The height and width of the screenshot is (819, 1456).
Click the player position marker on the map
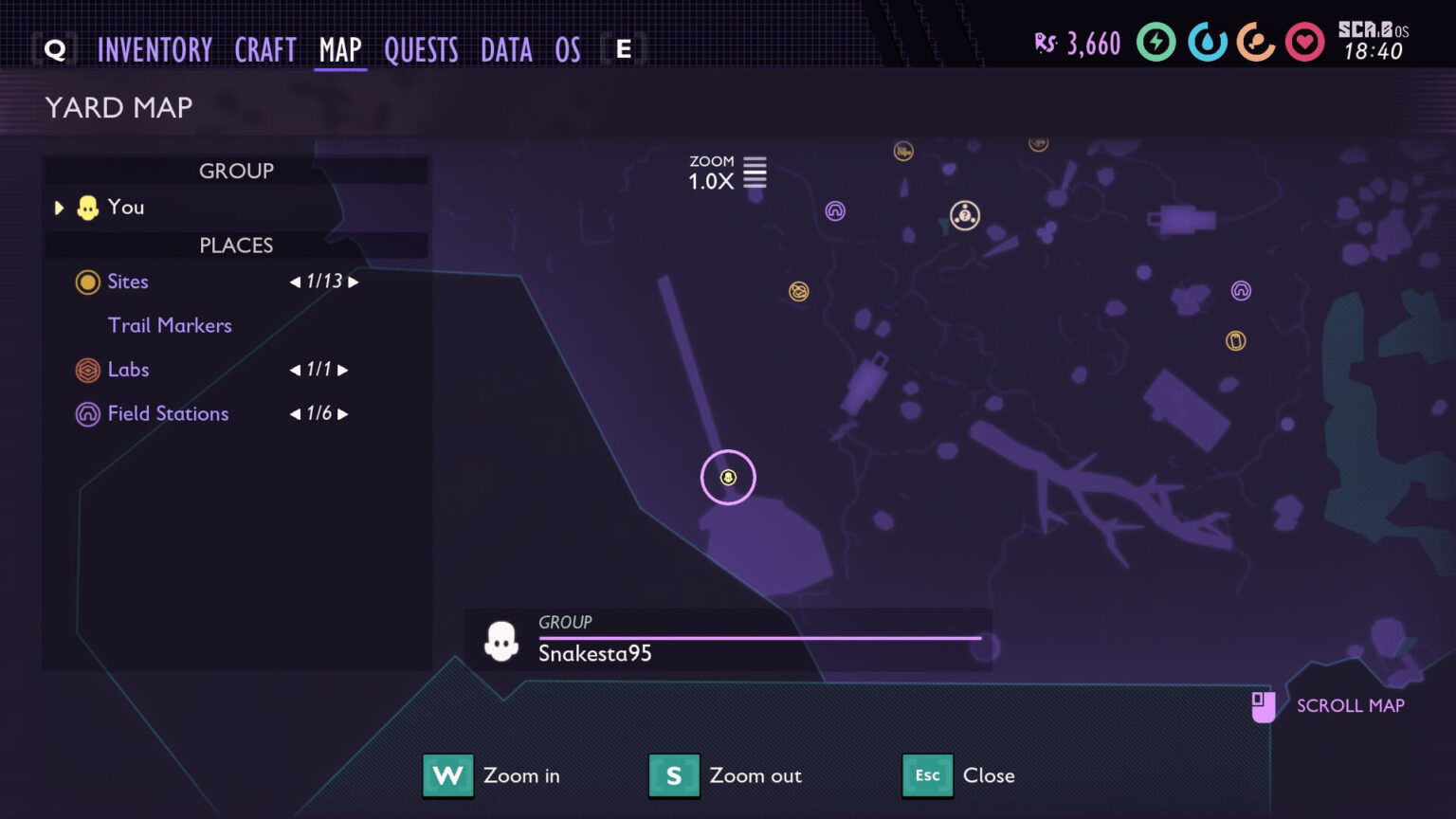tap(727, 478)
